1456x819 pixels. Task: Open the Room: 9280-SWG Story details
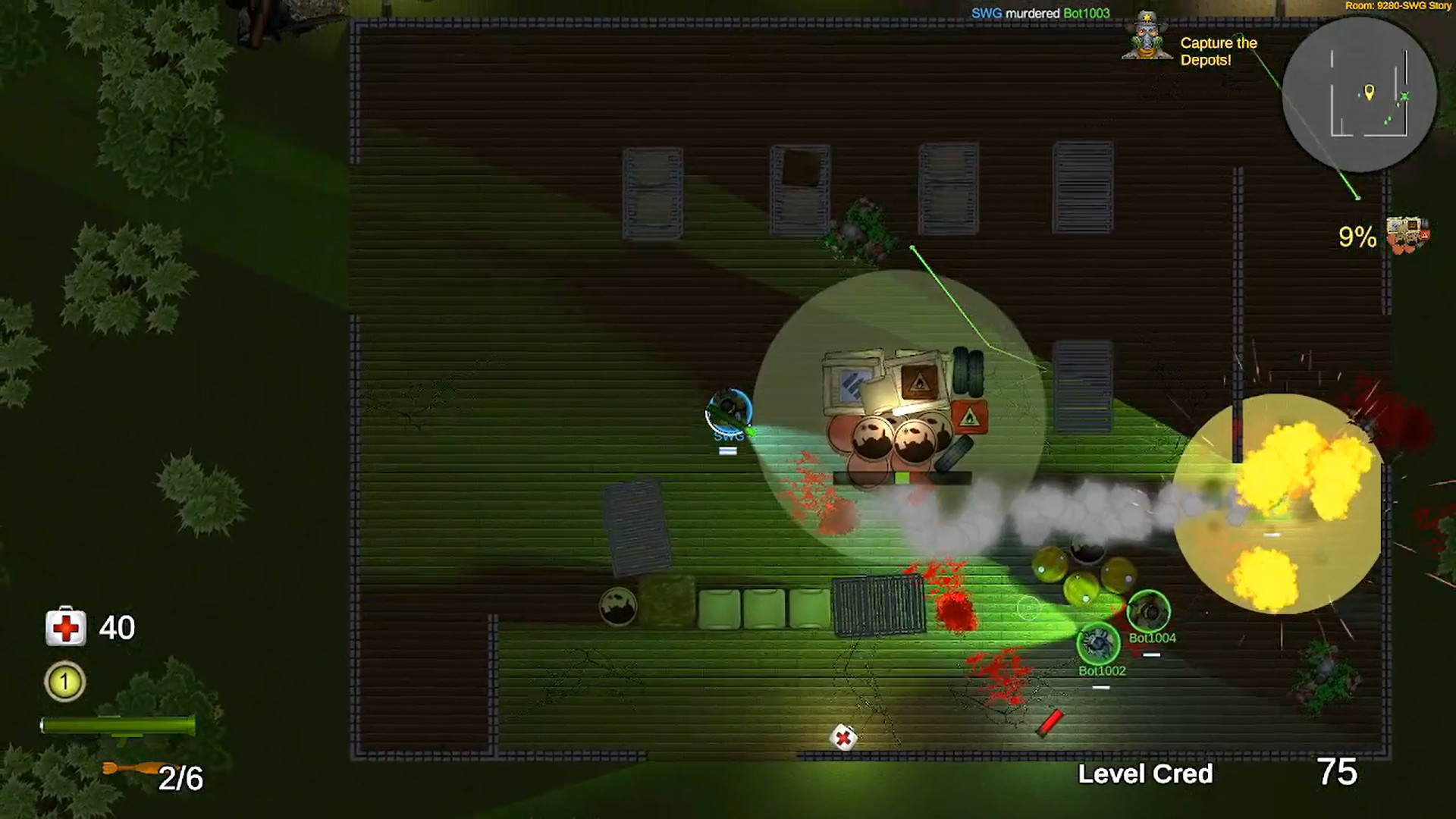(x=1398, y=6)
